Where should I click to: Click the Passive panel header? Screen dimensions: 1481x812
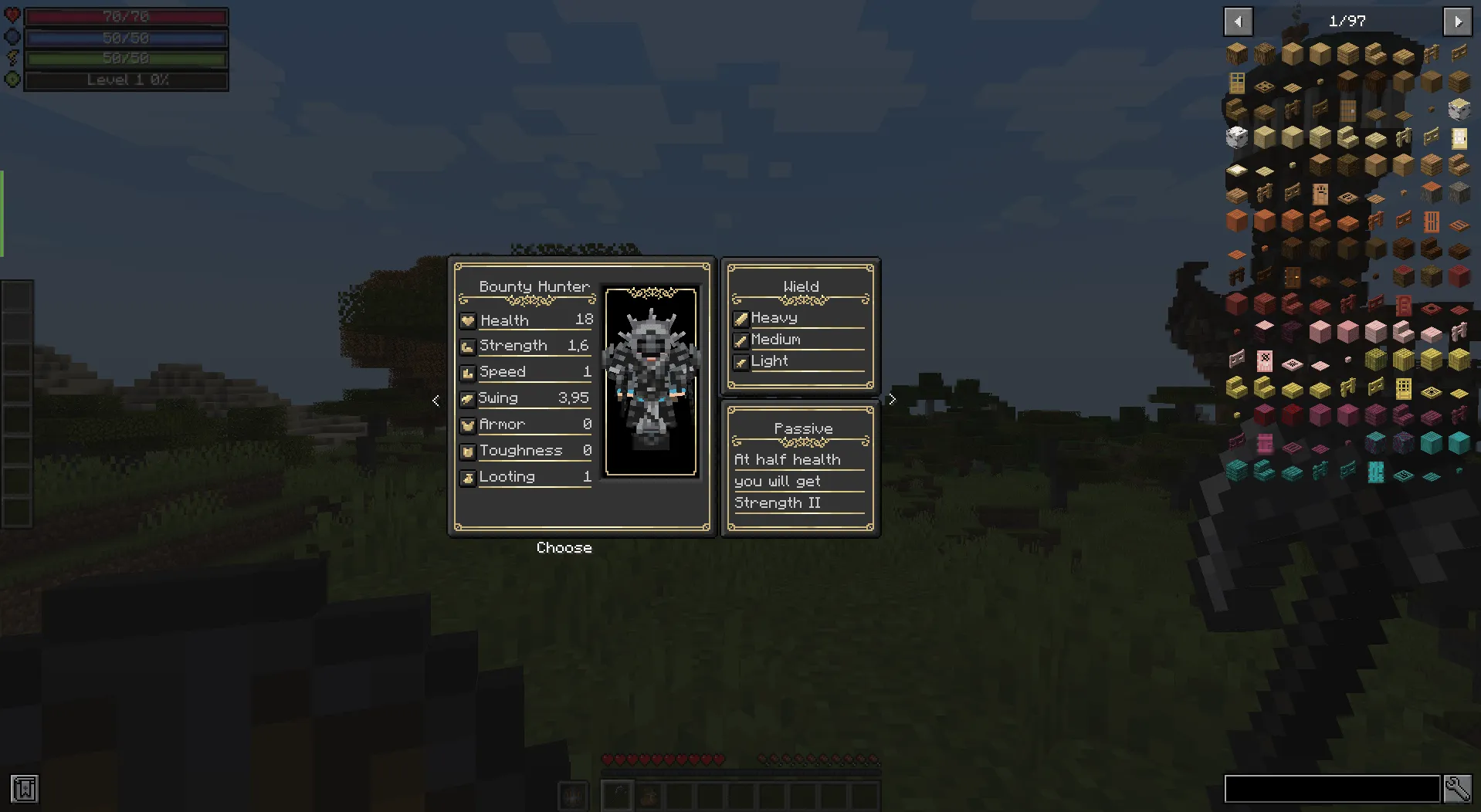[x=803, y=428]
